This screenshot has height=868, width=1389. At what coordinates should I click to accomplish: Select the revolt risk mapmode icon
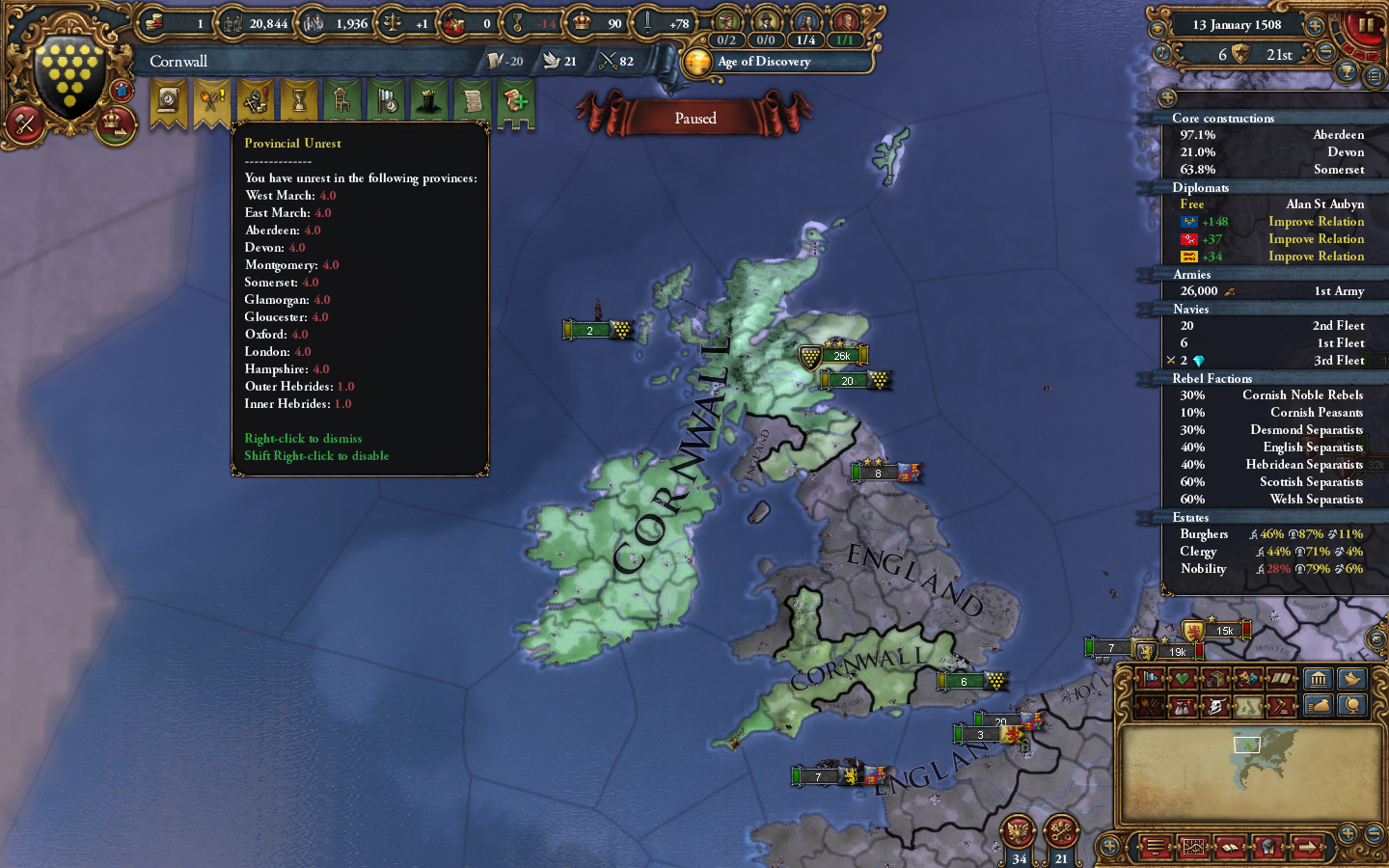point(1149,705)
